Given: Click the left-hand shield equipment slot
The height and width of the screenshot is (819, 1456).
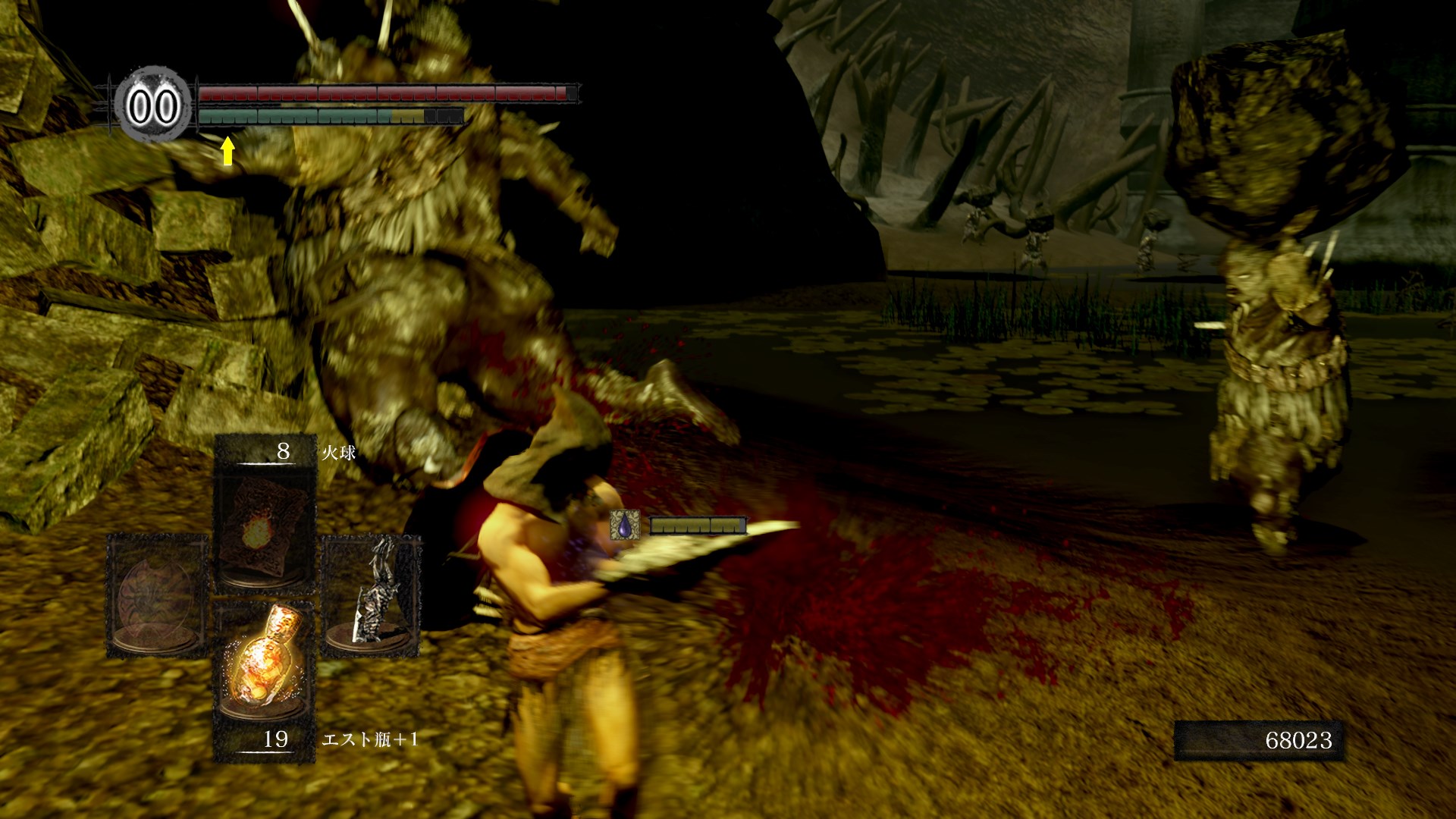Looking at the screenshot, I should [157, 595].
